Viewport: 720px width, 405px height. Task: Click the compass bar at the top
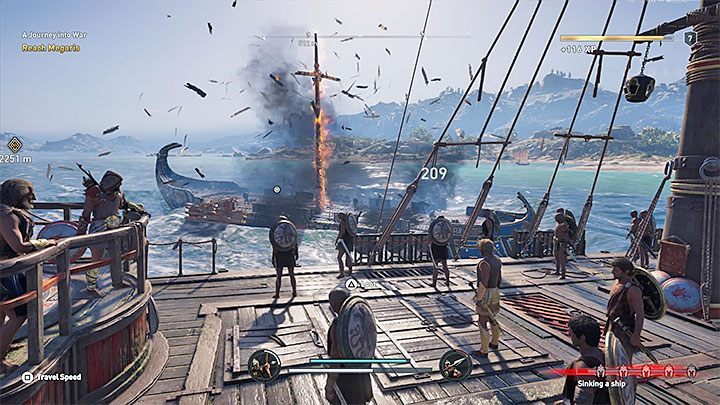coord(360,38)
